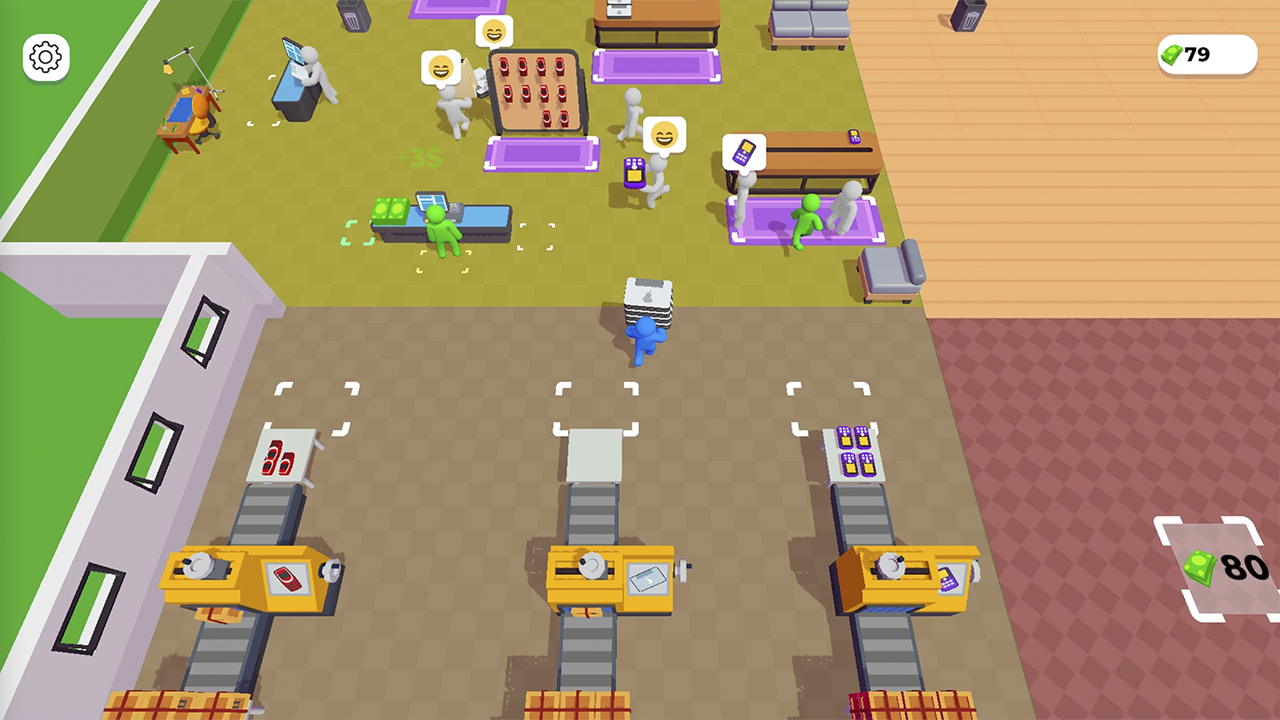Buy the floor expansion costing 80

click(1212, 567)
